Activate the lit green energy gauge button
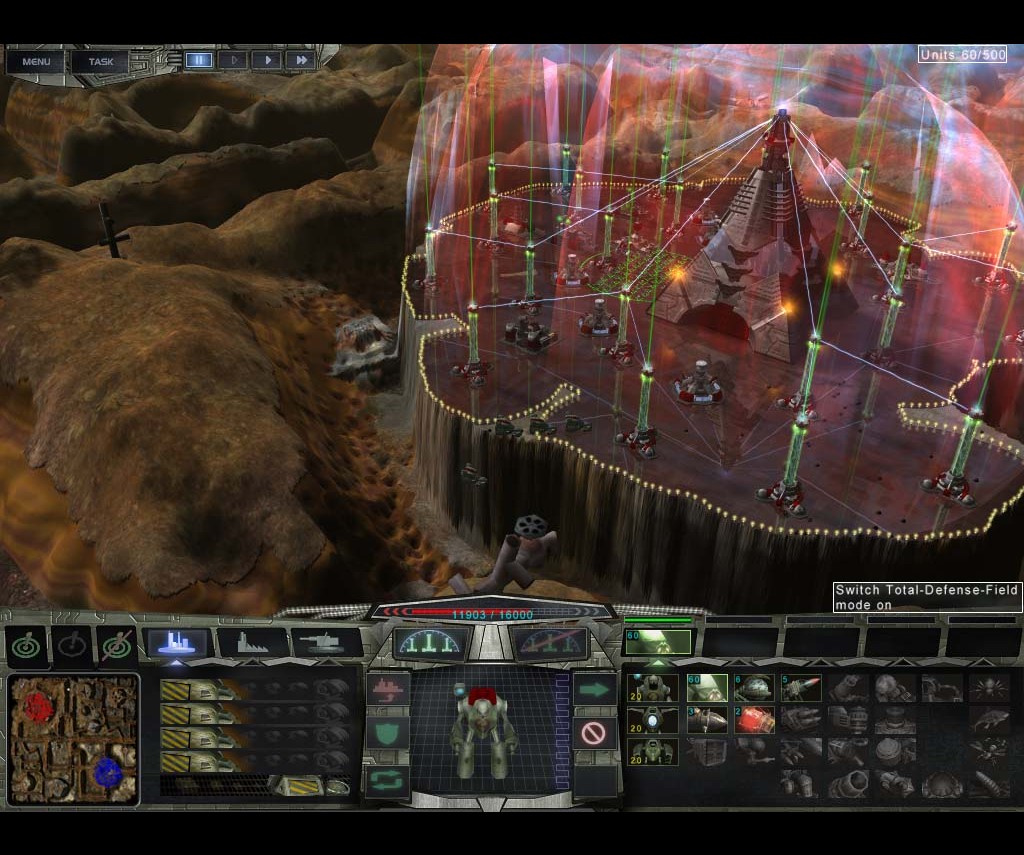The image size is (1024, 855). pyautogui.click(x=432, y=643)
